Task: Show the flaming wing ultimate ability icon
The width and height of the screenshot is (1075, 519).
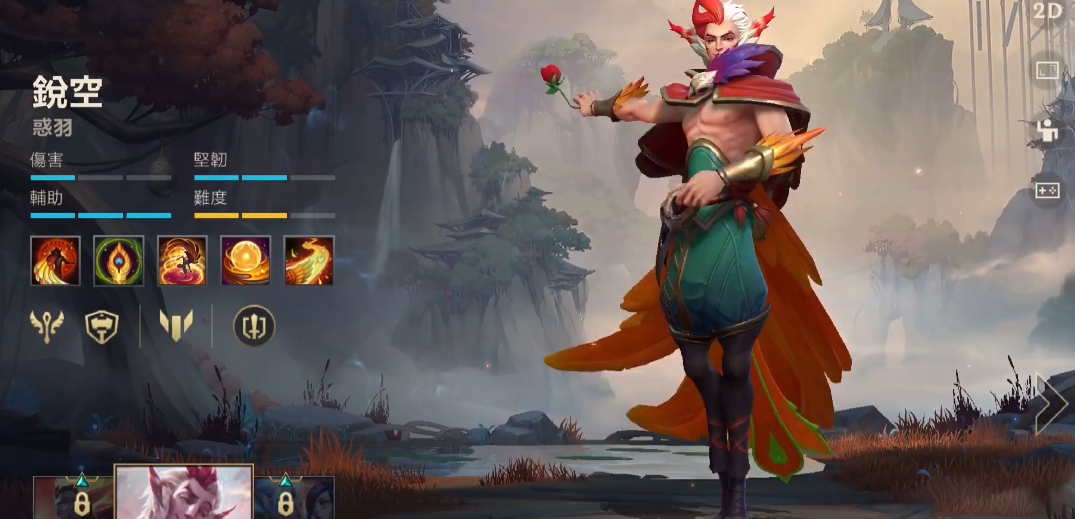Action: [309, 260]
